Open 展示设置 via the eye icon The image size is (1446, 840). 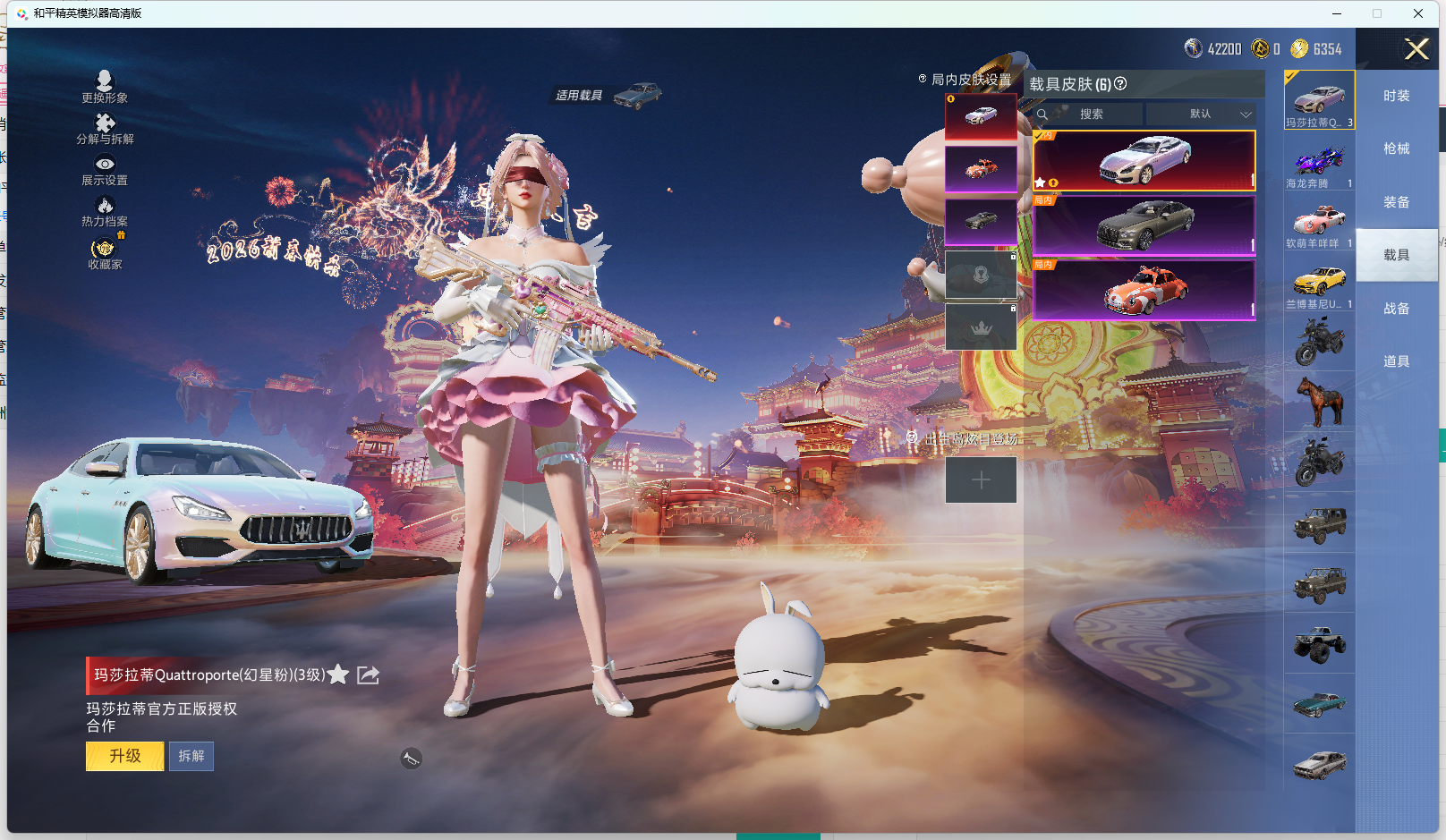[x=105, y=164]
